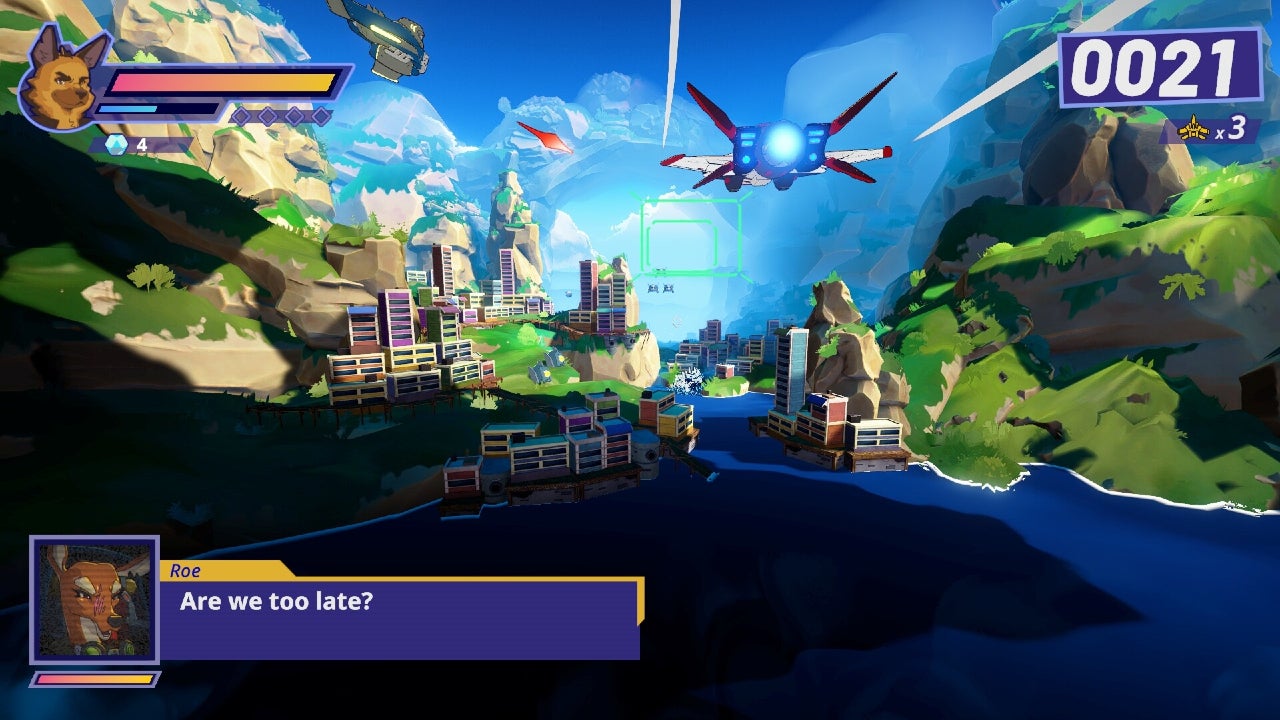The image size is (1280, 720).
Task: Expand the lives counter reading x3
Action: click(x=1213, y=129)
